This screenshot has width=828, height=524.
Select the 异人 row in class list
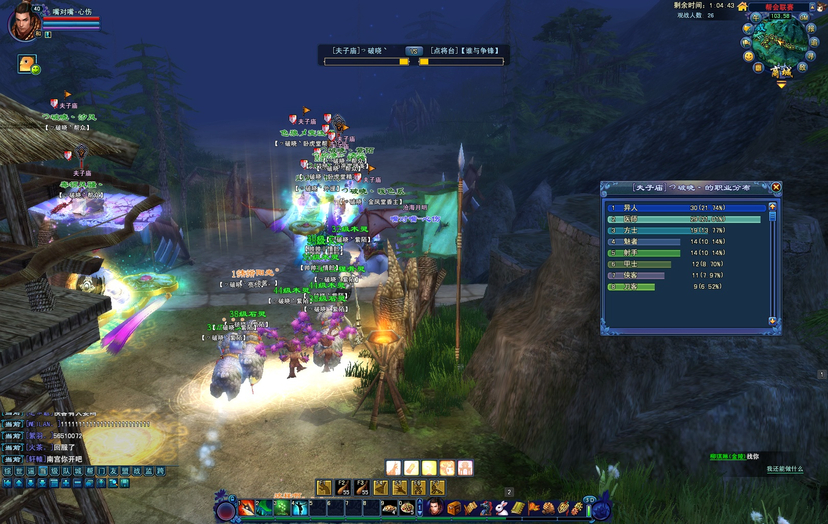click(x=690, y=208)
